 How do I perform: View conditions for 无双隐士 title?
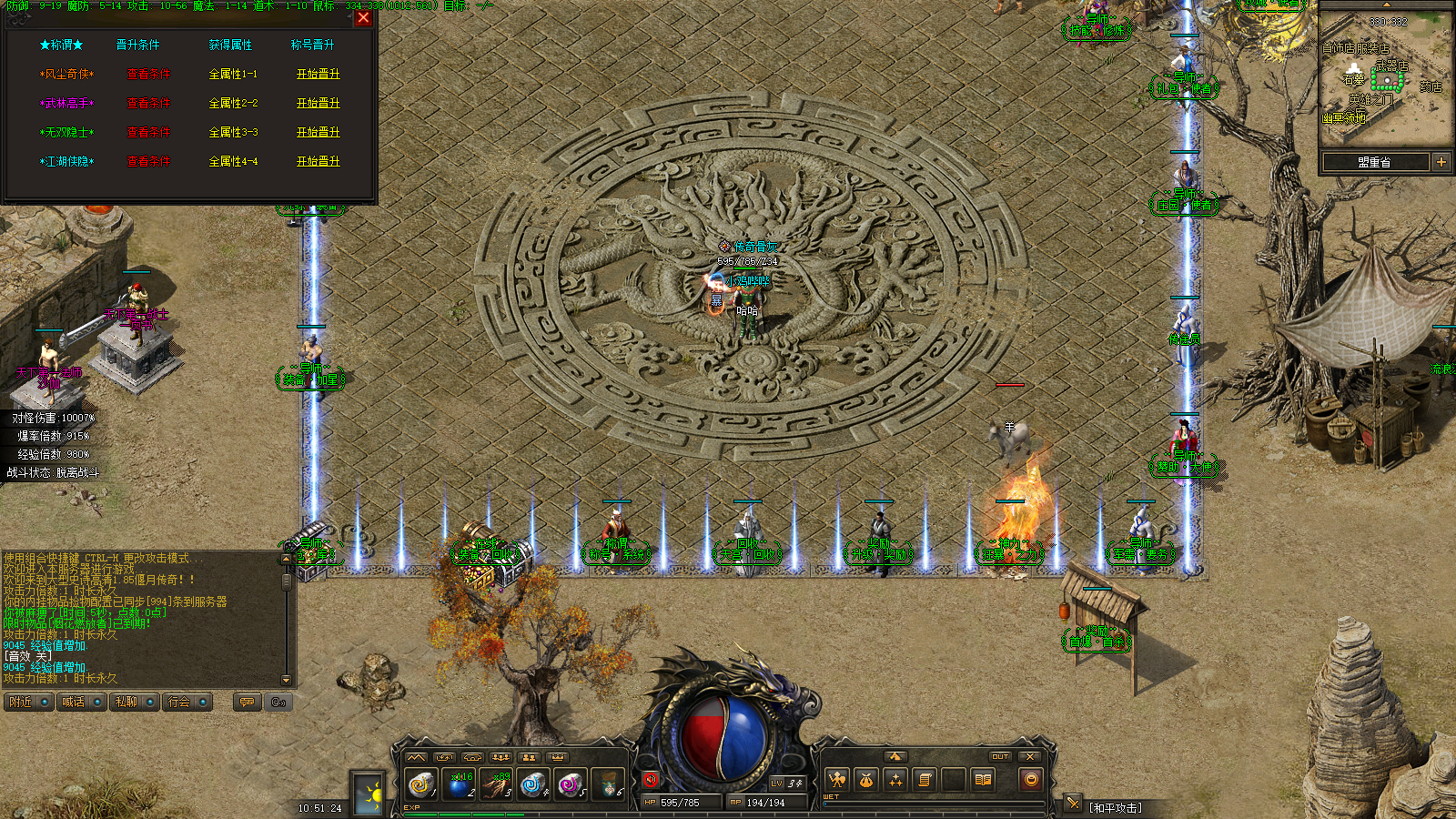coord(148,132)
